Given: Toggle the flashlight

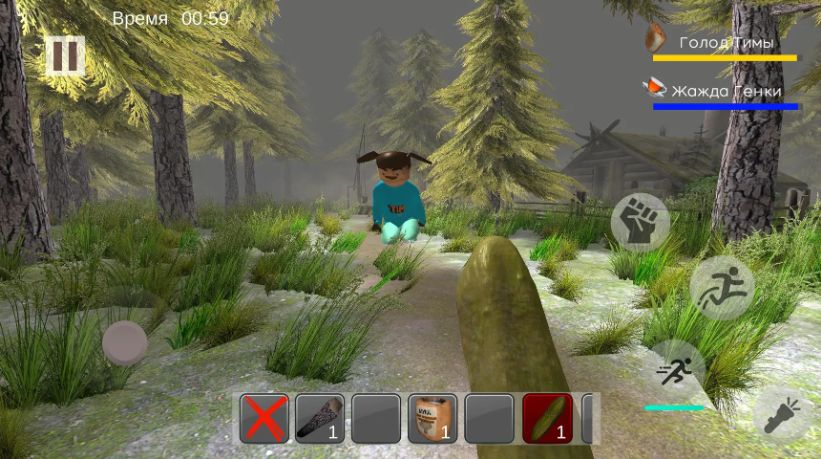Looking at the screenshot, I should 784,413.
